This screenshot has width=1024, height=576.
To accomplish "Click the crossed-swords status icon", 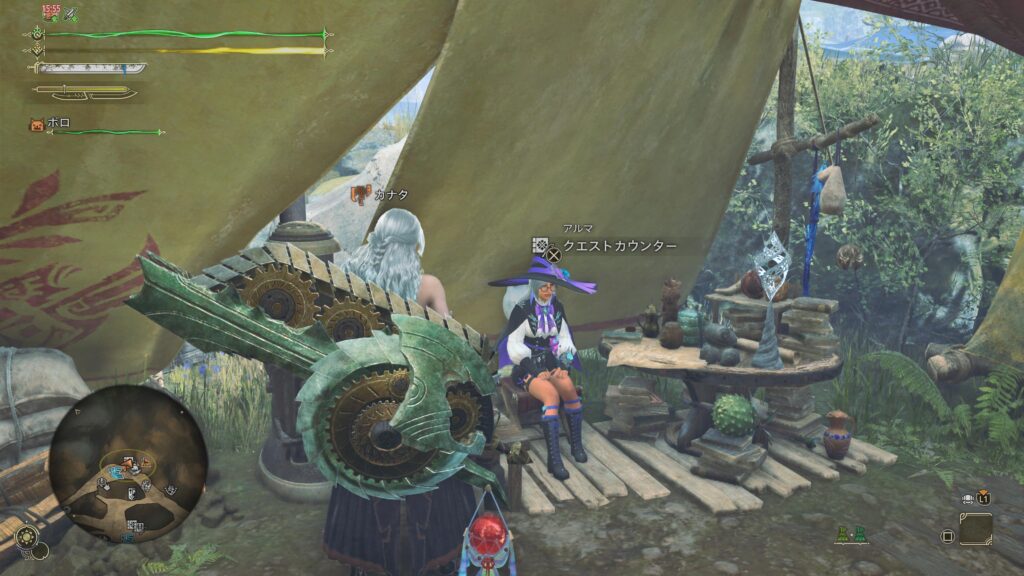I will tap(72, 14).
